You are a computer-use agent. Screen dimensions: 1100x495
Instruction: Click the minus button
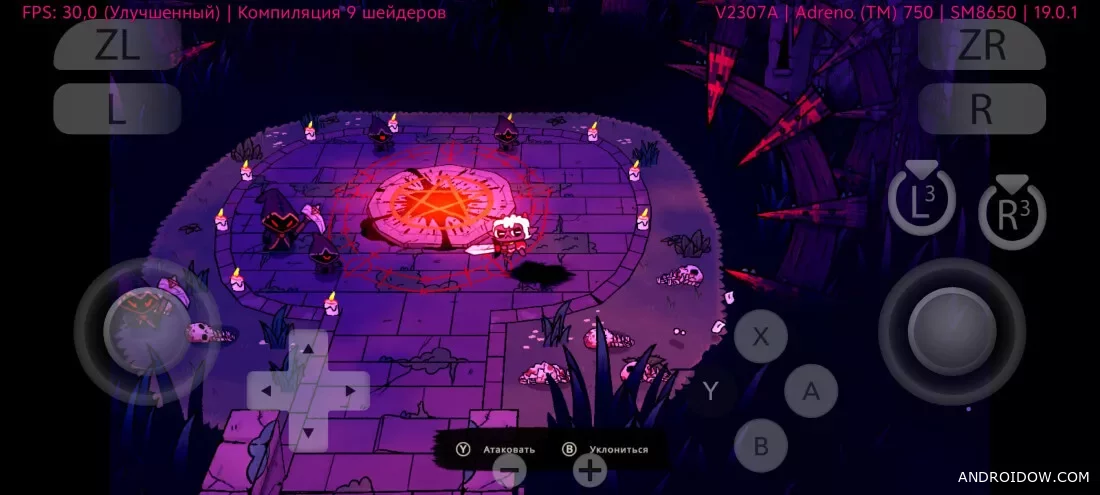[x=510, y=468]
